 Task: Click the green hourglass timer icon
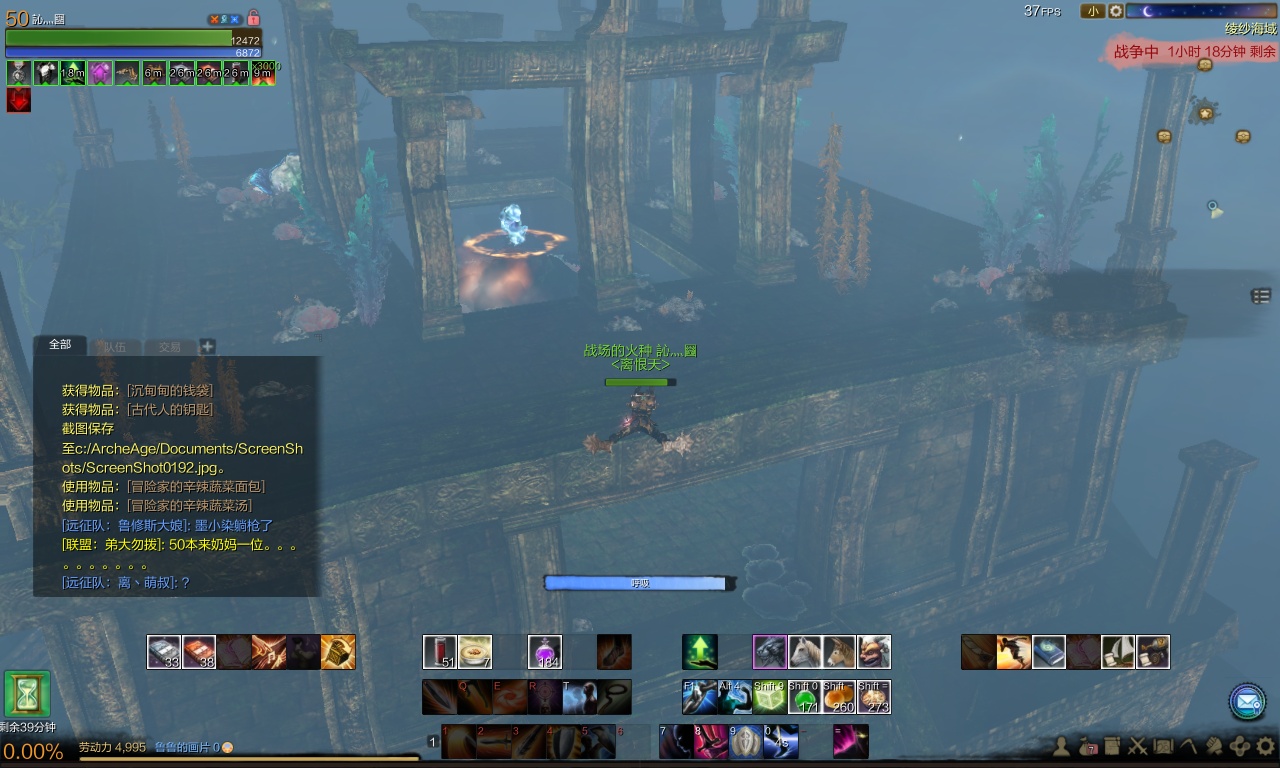(27, 694)
